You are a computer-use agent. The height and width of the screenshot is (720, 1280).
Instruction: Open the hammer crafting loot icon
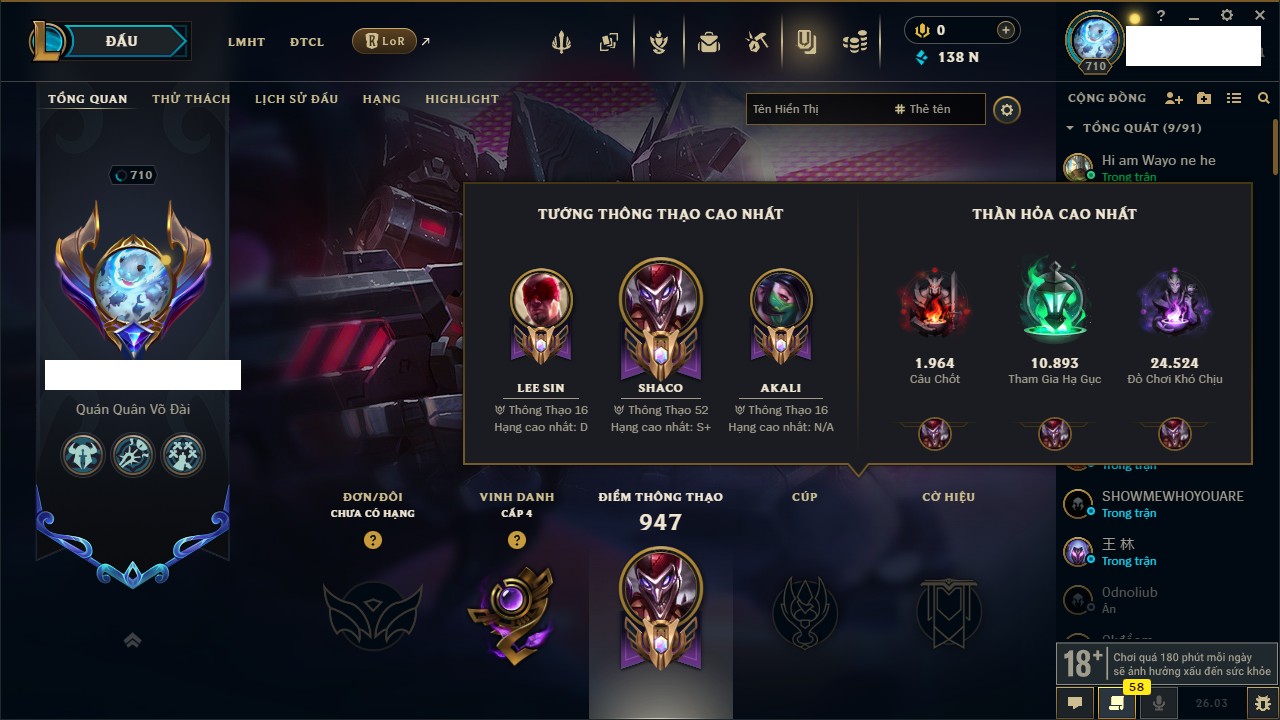coord(757,42)
